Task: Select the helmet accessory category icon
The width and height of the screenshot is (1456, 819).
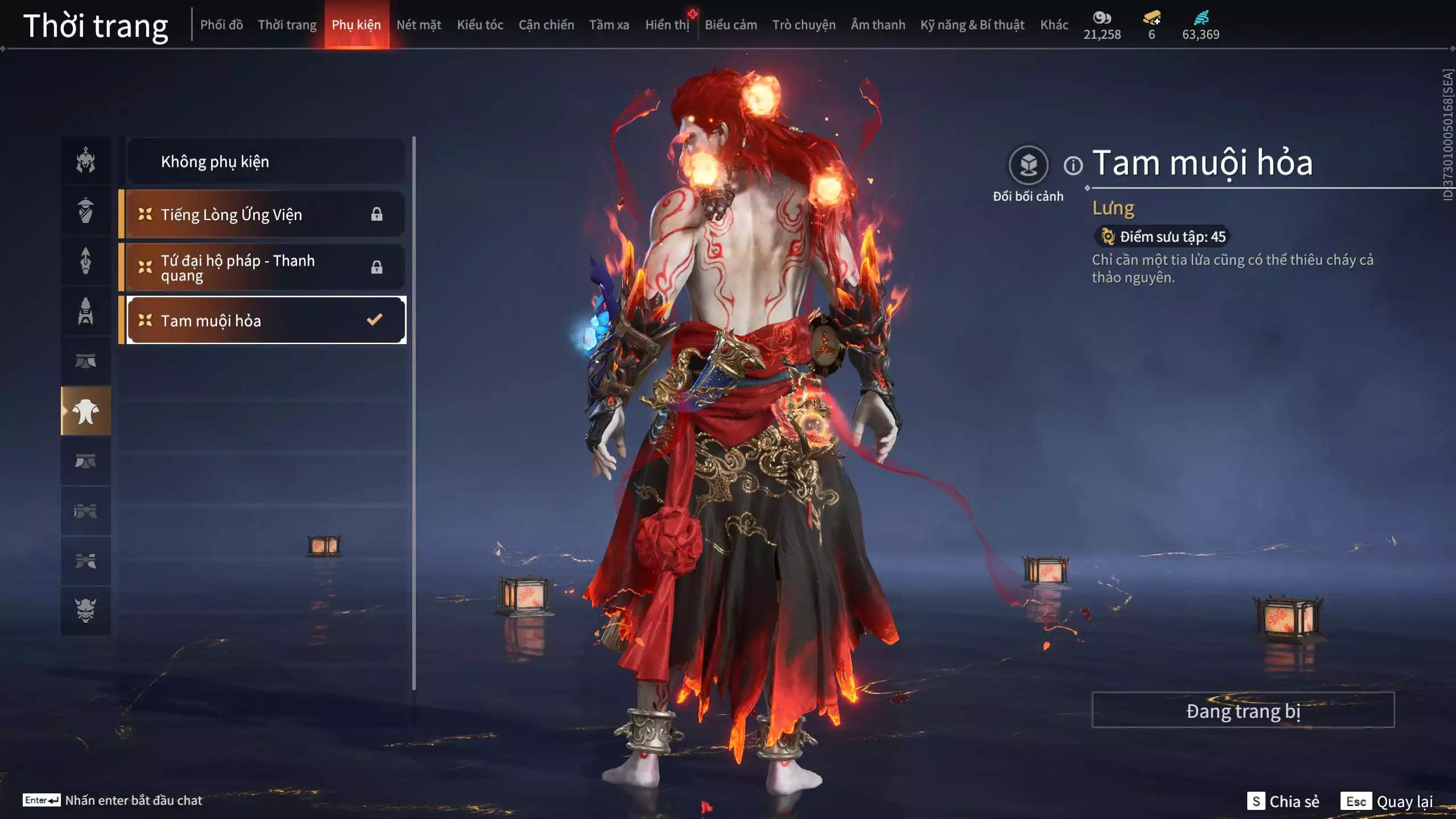Action: point(85,161)
